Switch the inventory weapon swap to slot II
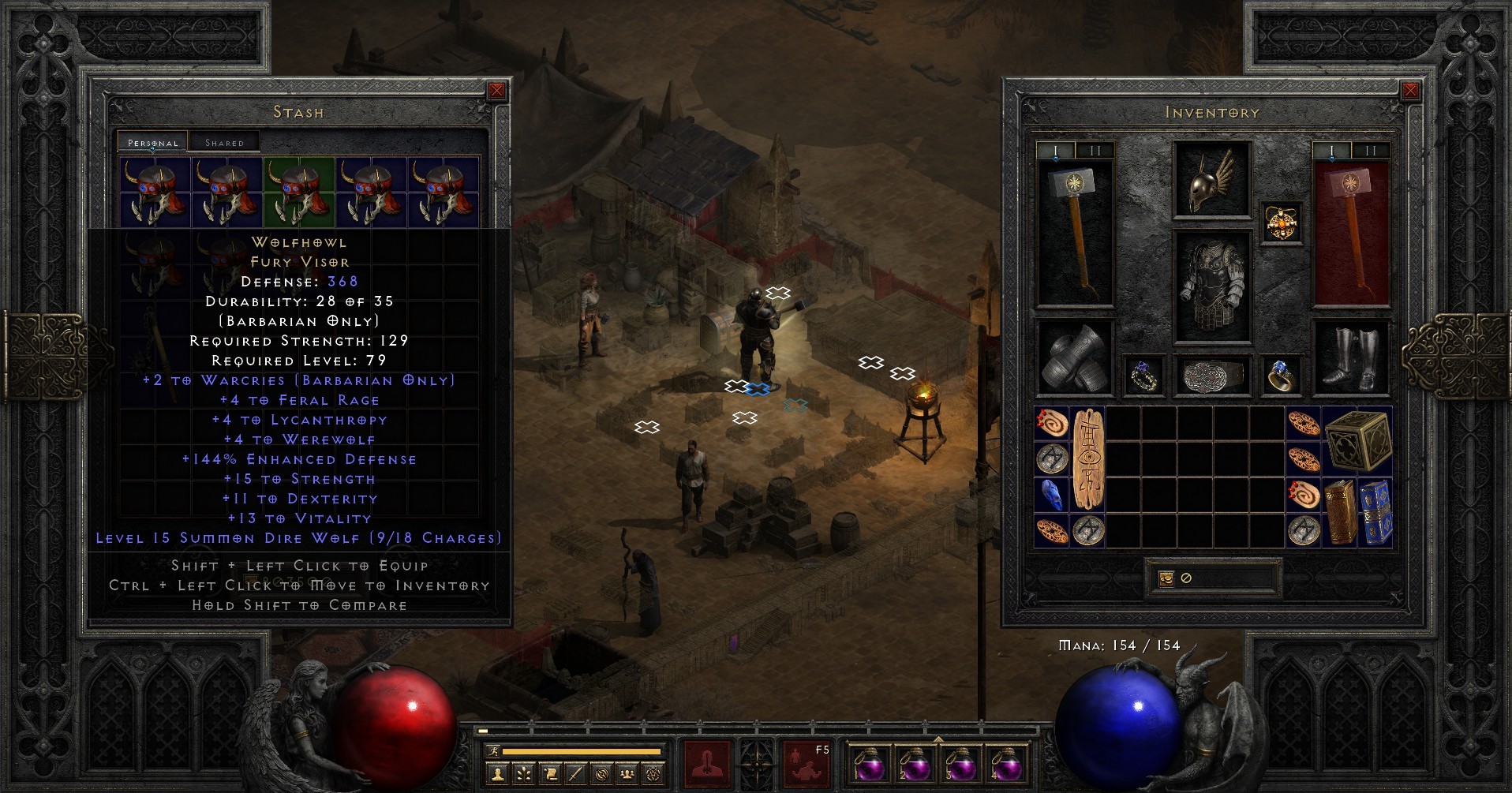 click(1371, 148)
